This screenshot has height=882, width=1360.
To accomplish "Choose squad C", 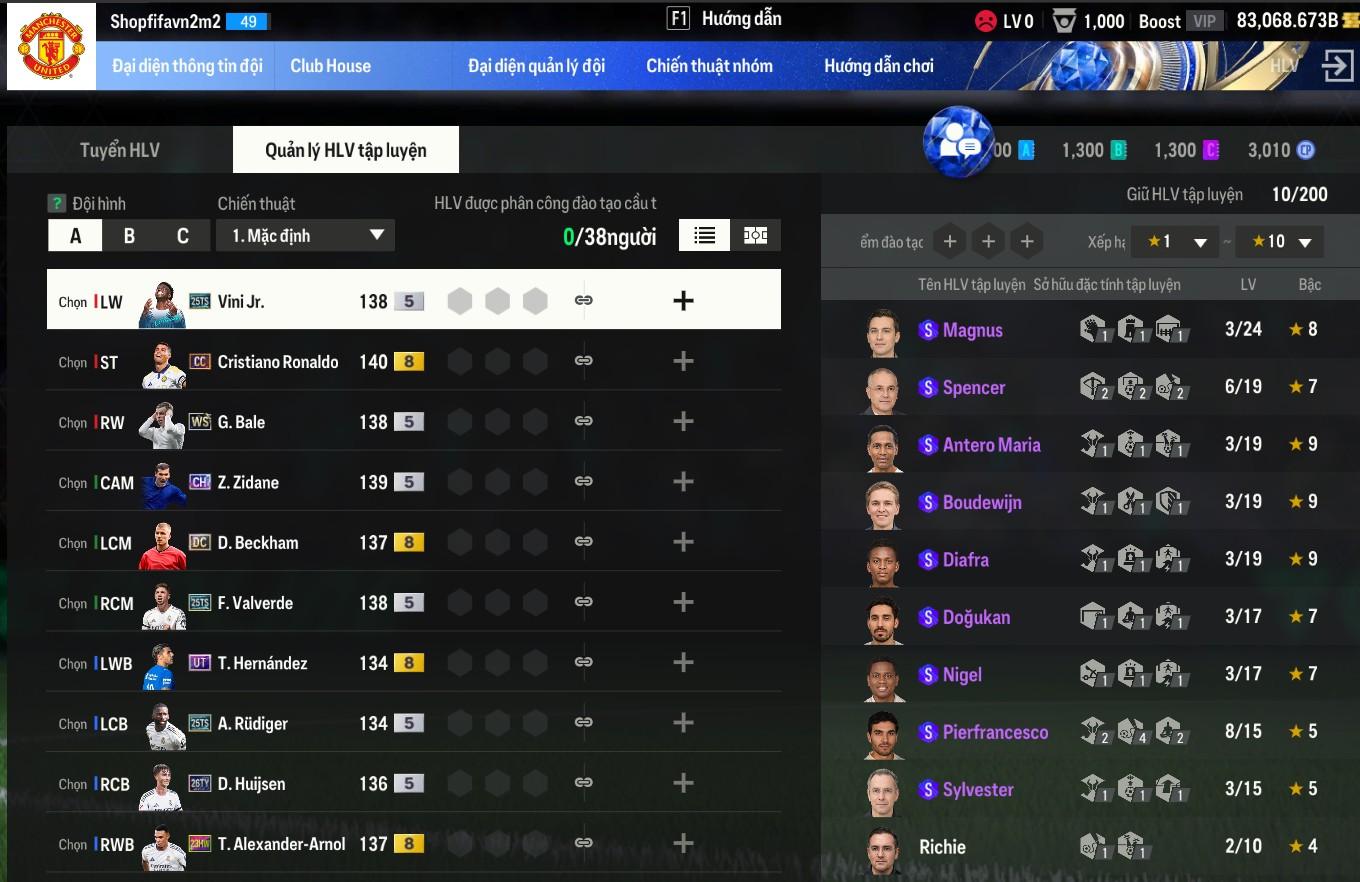I will [182, 236].
